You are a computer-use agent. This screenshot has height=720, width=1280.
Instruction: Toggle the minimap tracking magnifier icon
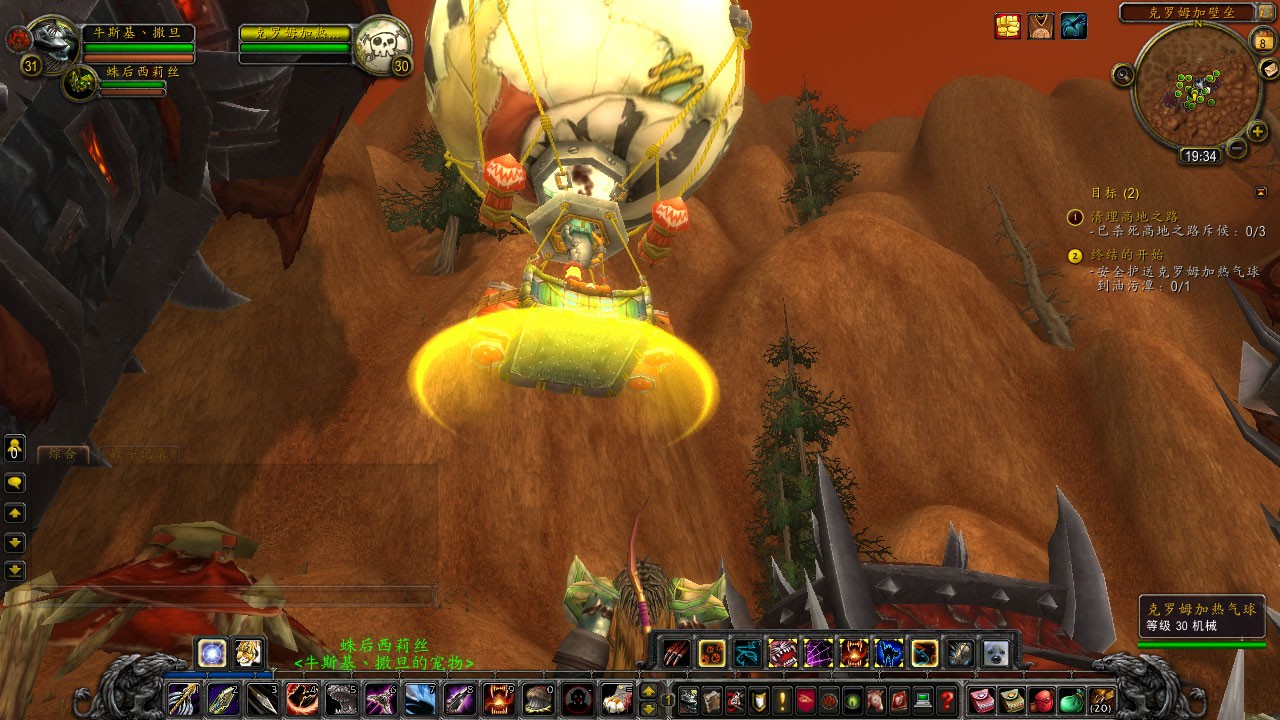pos(1123,74)
